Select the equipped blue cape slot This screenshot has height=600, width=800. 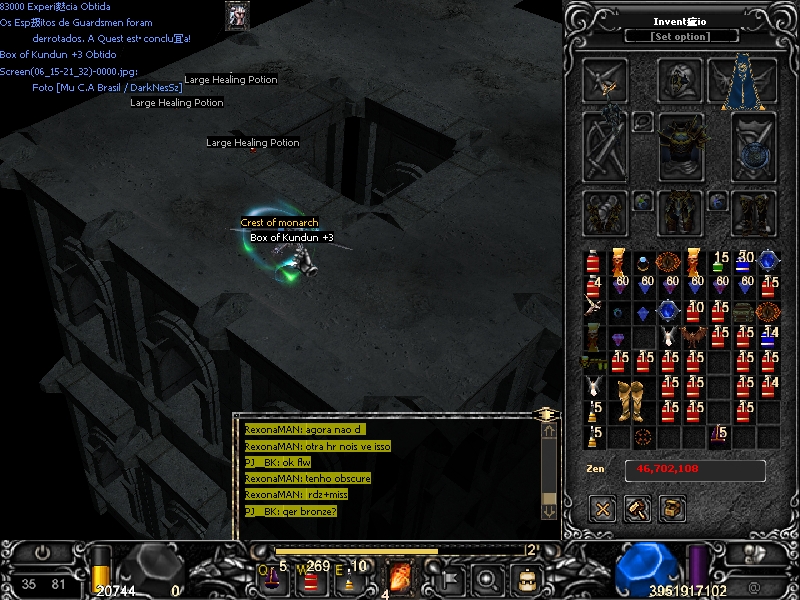742,81
